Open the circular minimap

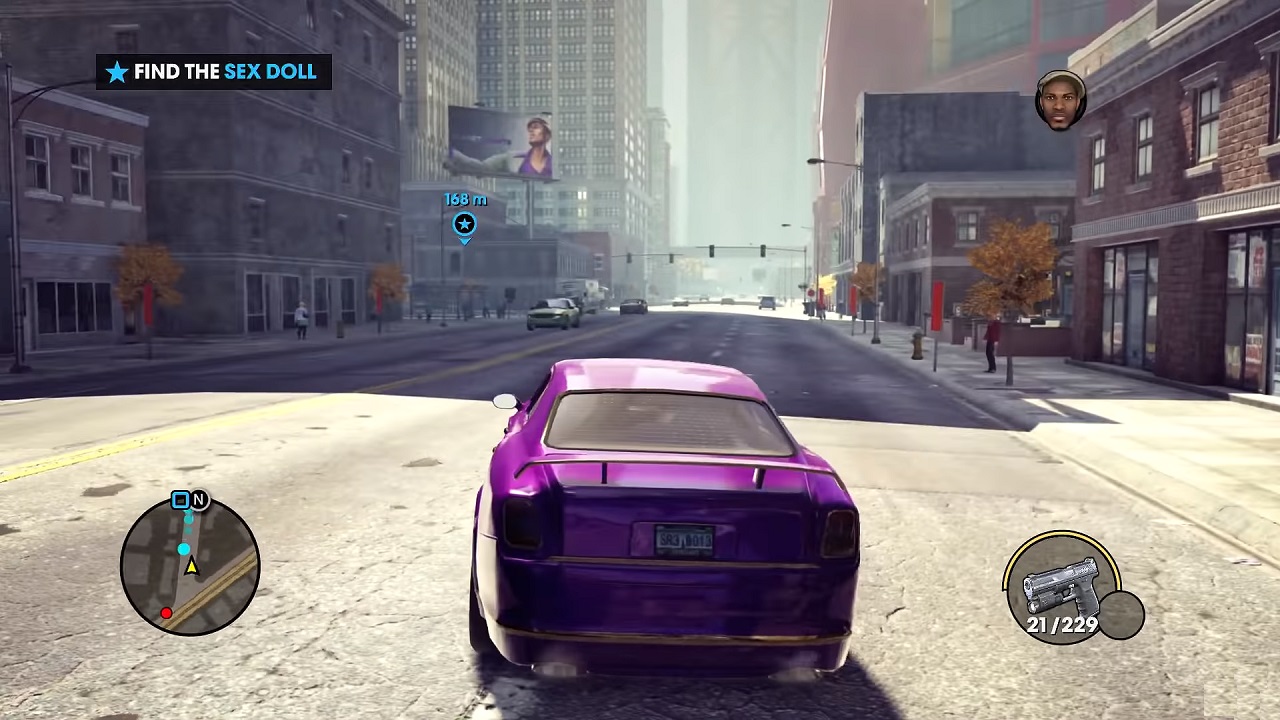(x=190, y=566)
